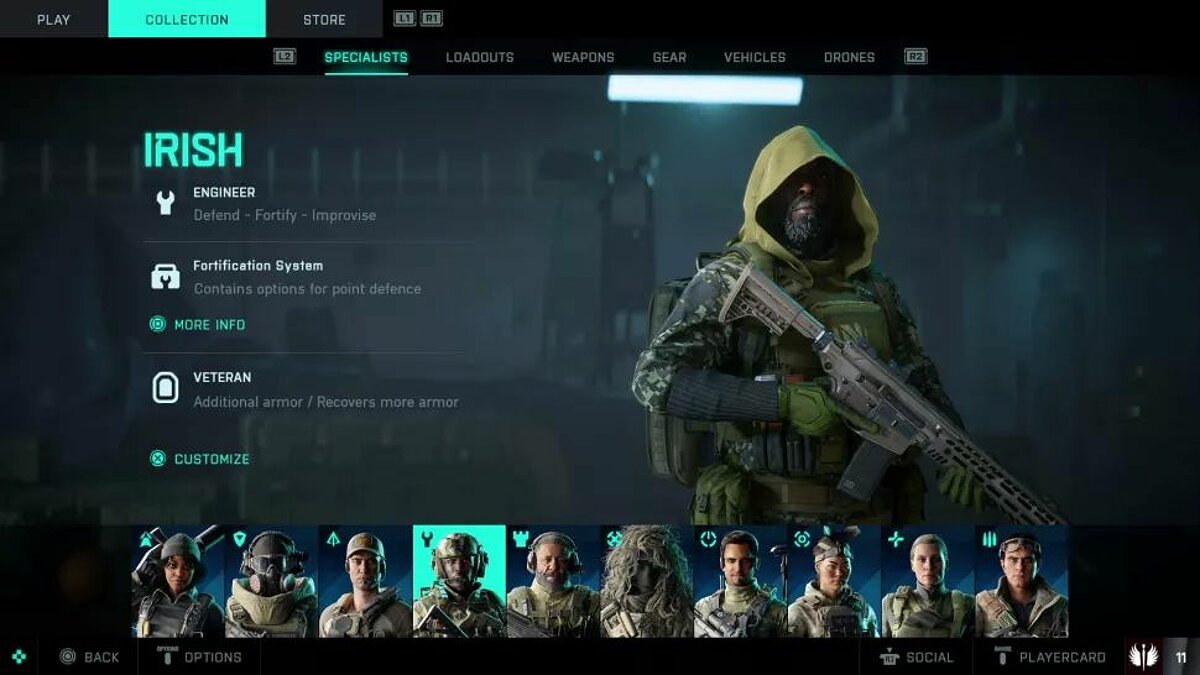
Task: View the Drones section
Action: point(849,57)
